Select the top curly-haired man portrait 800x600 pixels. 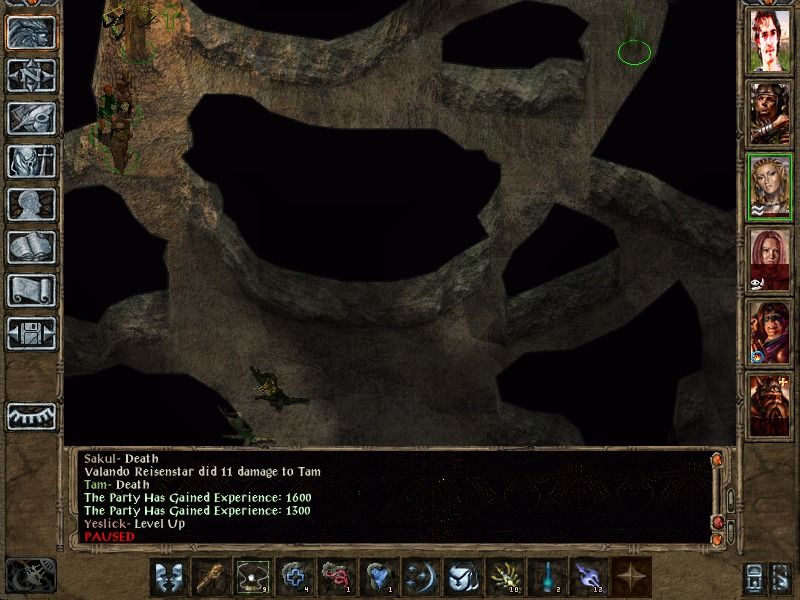pyautogui.click(x=769, y=41)
